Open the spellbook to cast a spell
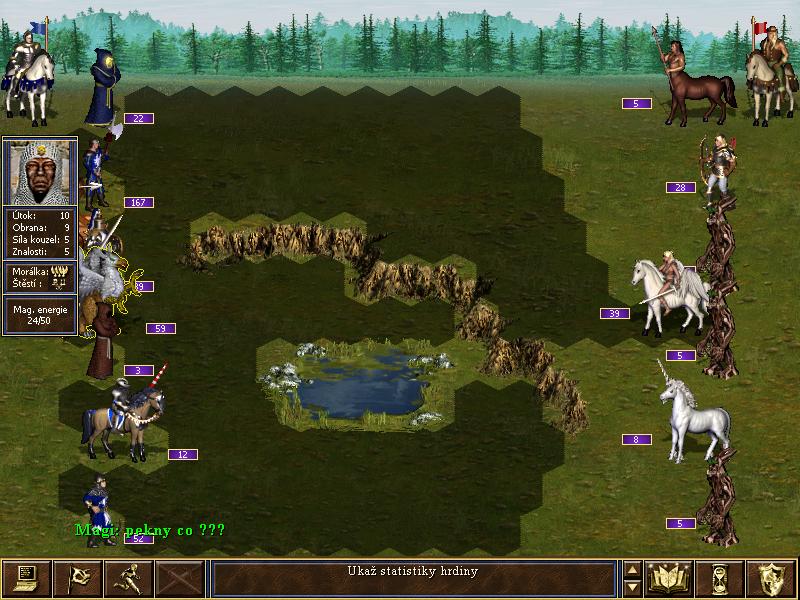 [x=670, y=577]
